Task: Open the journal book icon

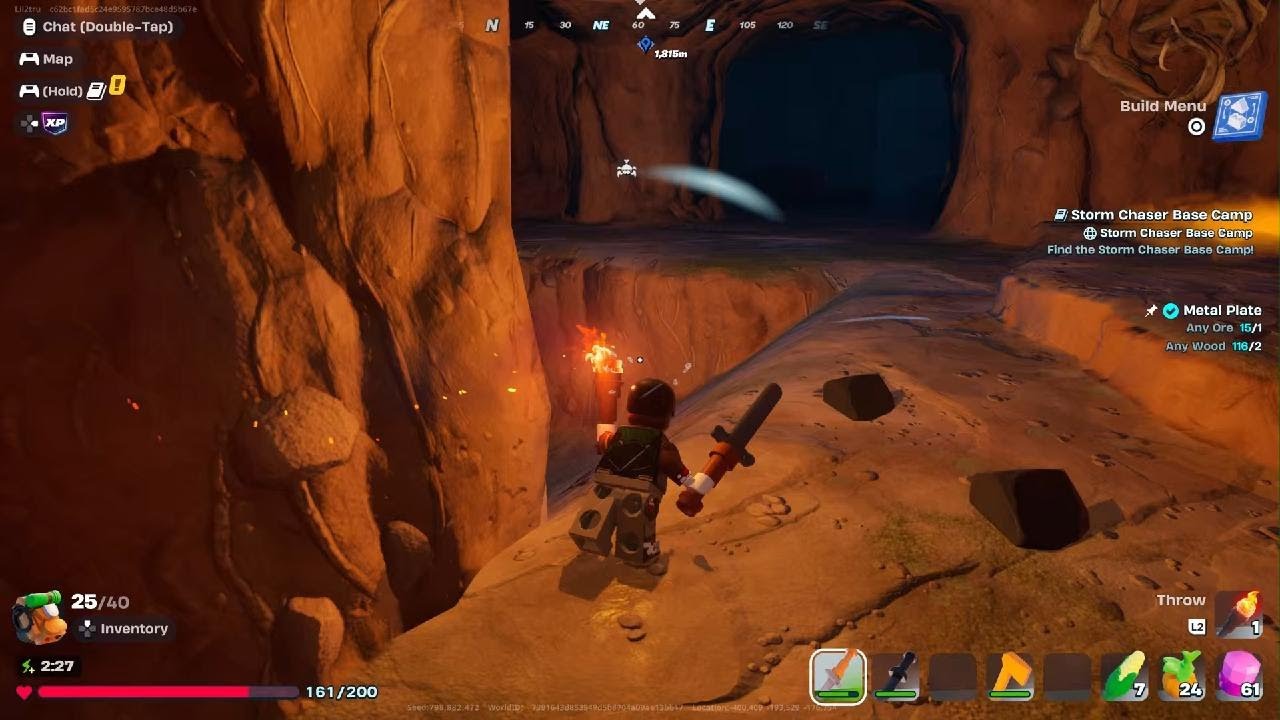Action: (x=96, y=91)
